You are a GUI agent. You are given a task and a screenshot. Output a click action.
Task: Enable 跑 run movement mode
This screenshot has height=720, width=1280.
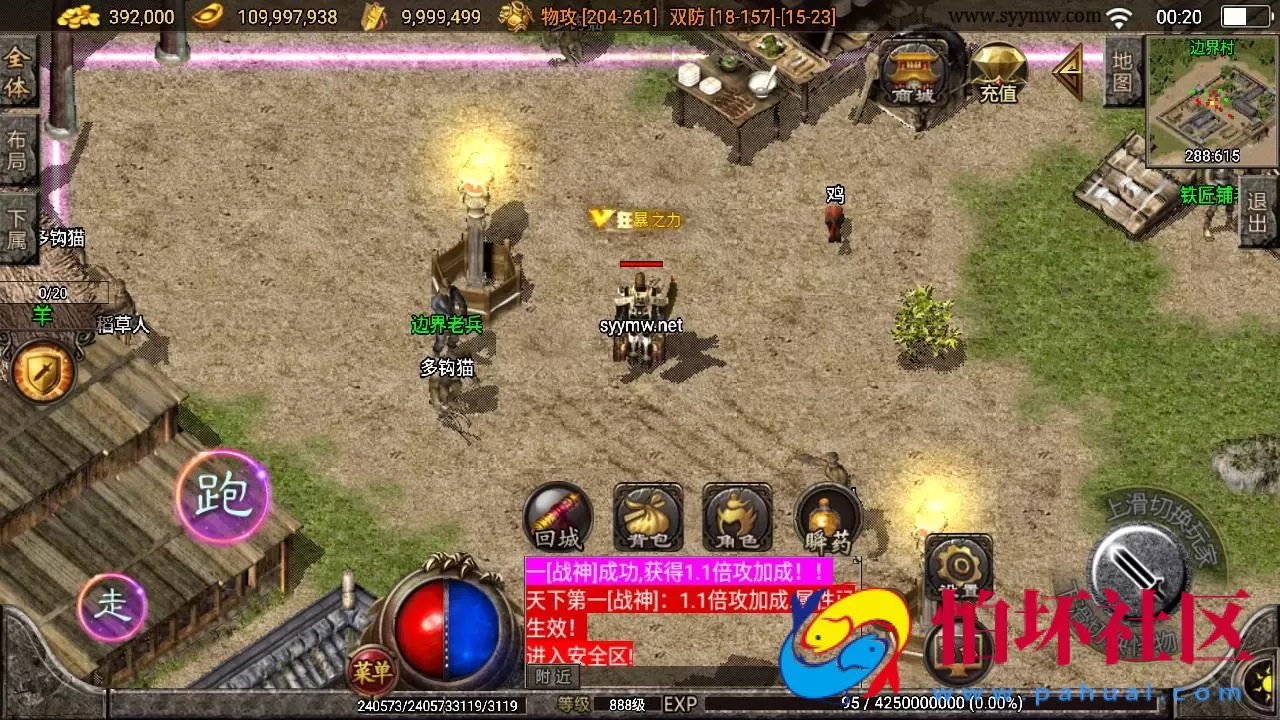click(222, 497)
